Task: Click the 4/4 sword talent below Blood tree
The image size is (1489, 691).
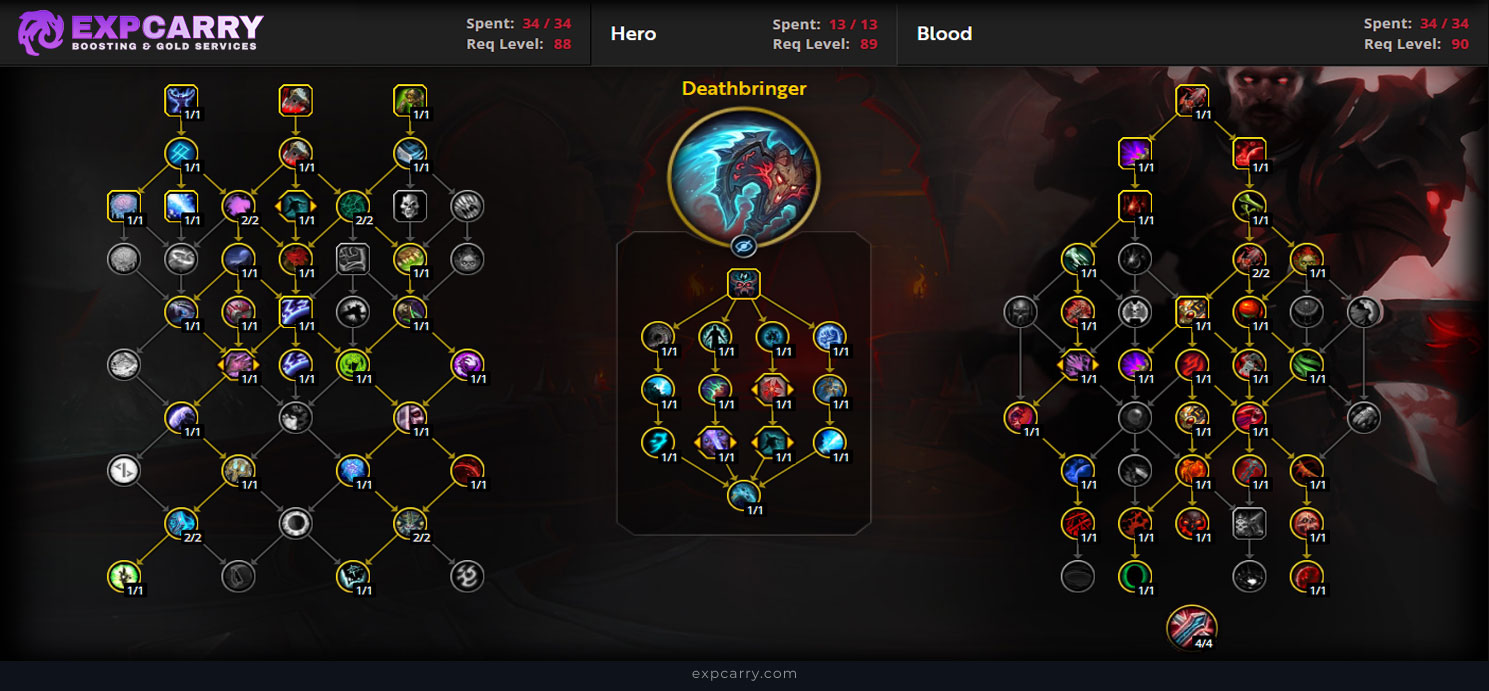Action: 1191,626
